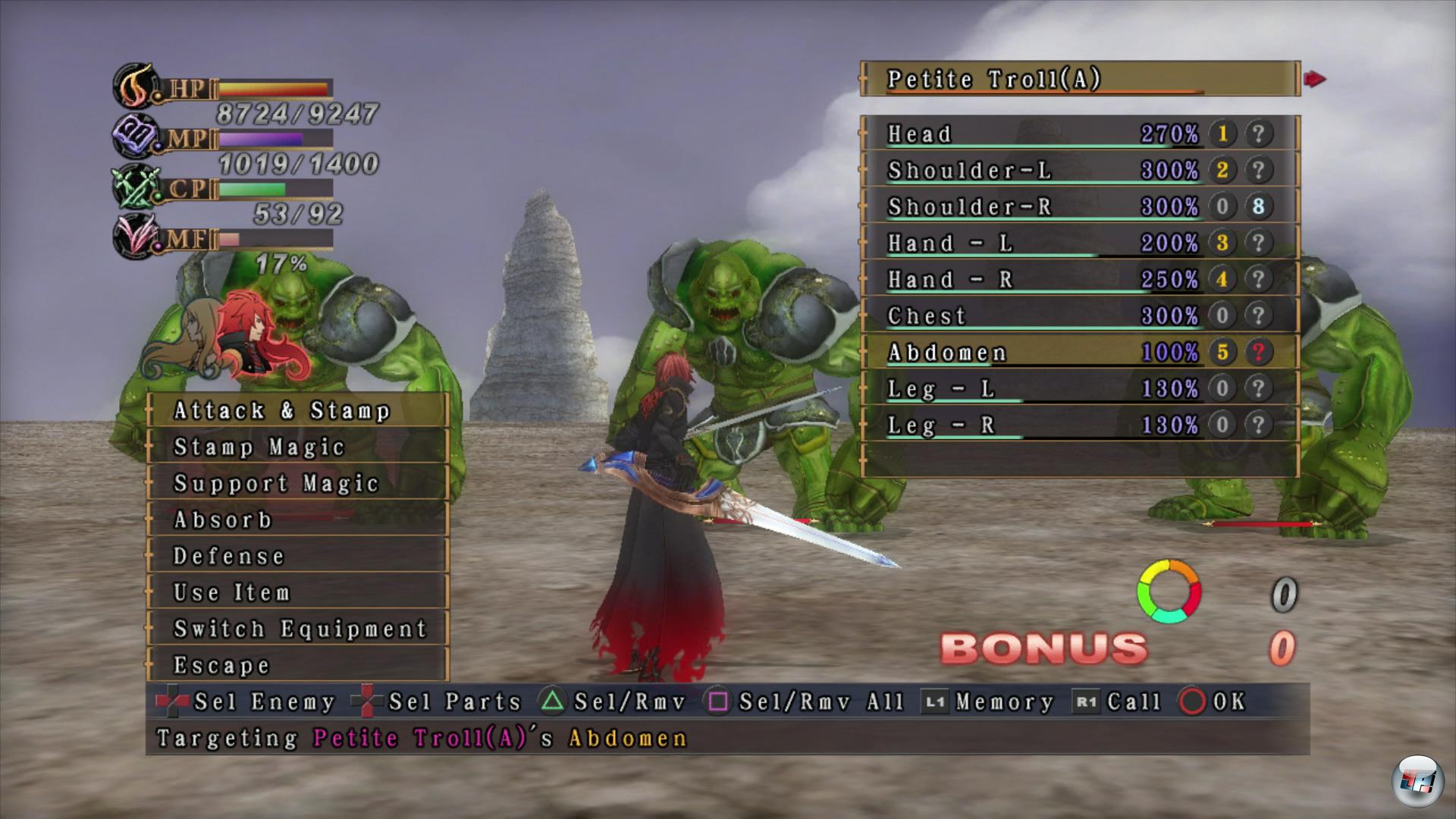Open the Support Magic command
This screenshot has width=1456, height=819.
coord(297,483)
